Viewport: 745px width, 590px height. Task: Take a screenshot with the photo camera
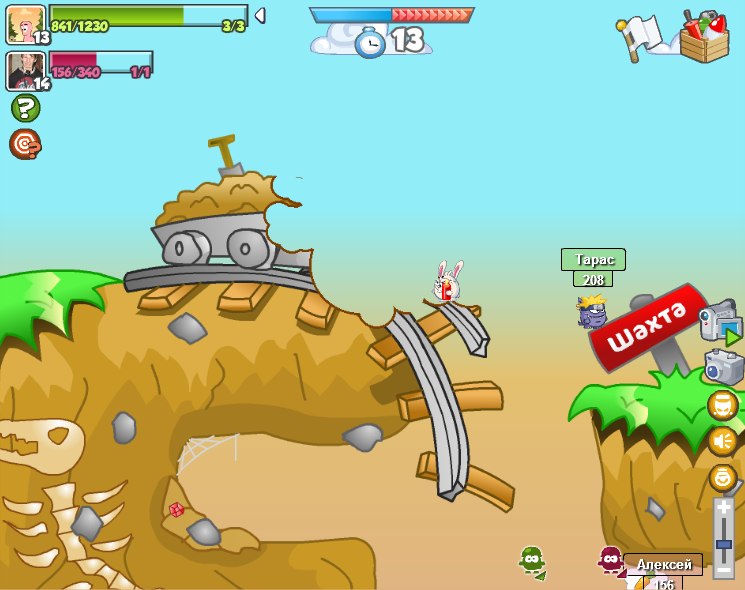pos(723,367)
